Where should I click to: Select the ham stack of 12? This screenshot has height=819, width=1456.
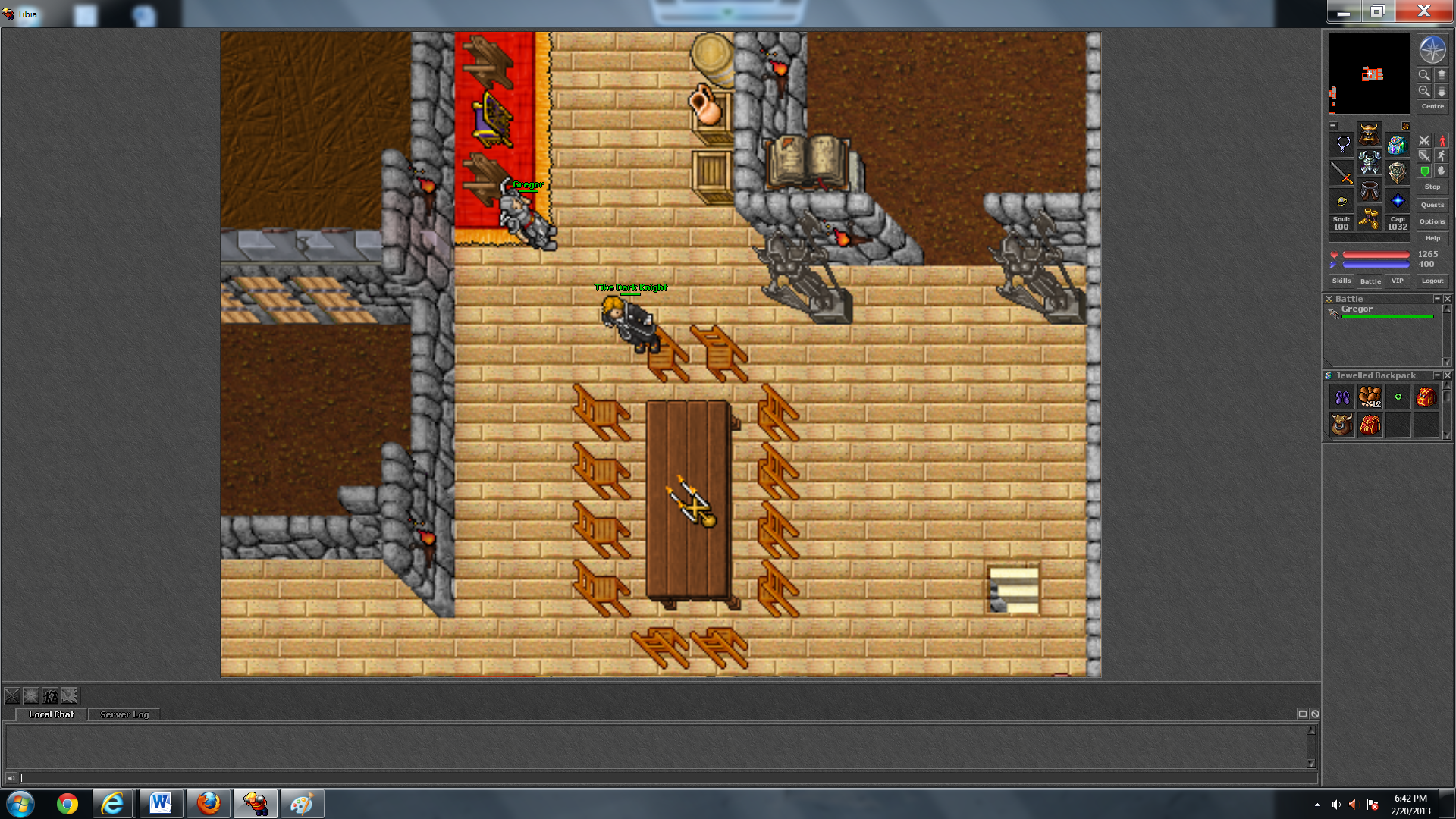pyautogui.click(x=1370, y=397)
